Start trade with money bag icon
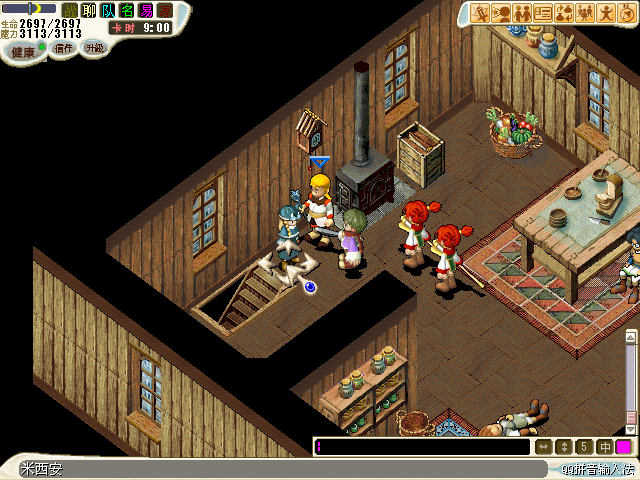 pyautogui.click(x=564, y=13)
